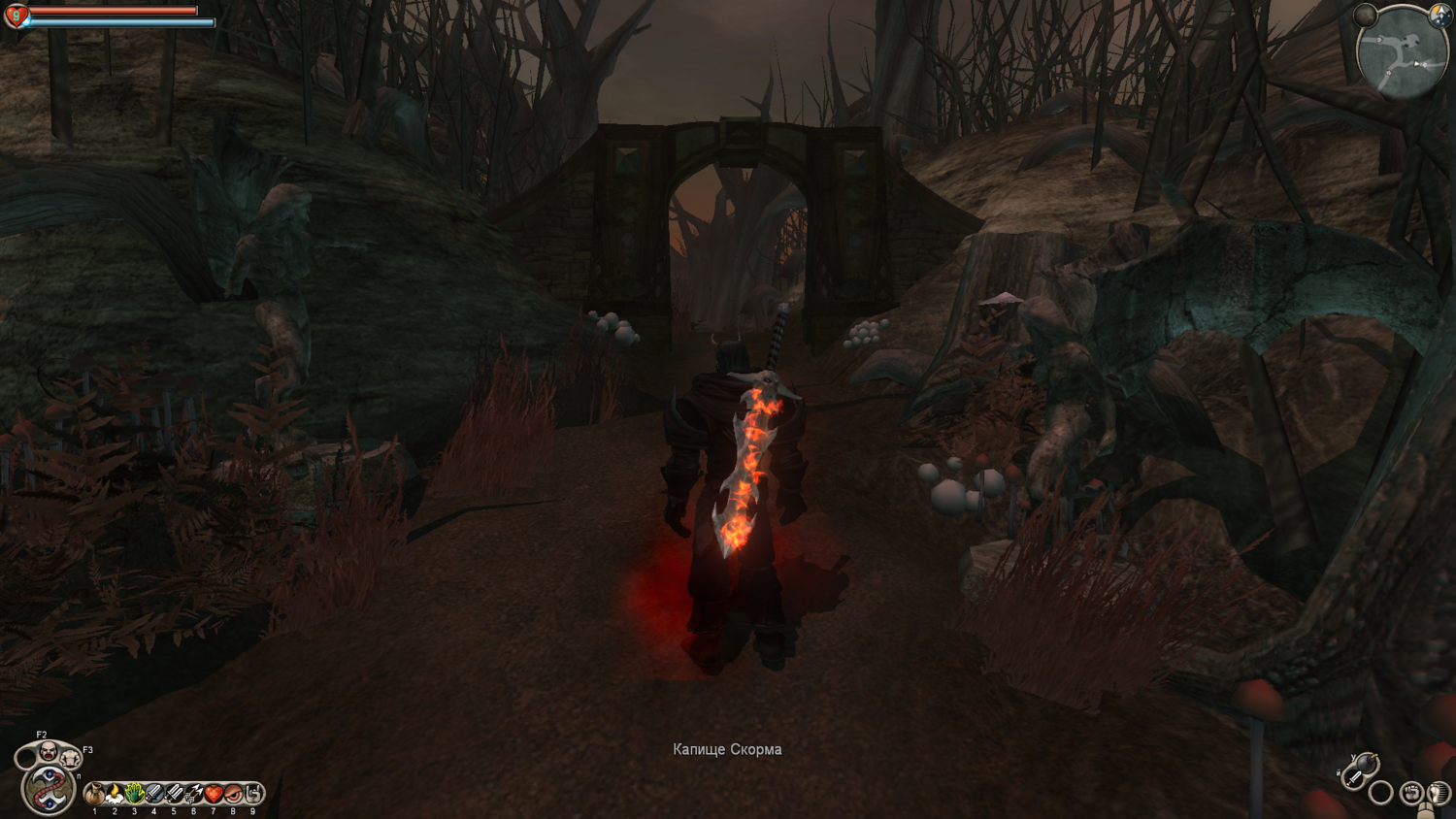This screenshot has width=1456, height=819.
Task: Use the candle flame icon in slot 2
Action: [115, 794]
